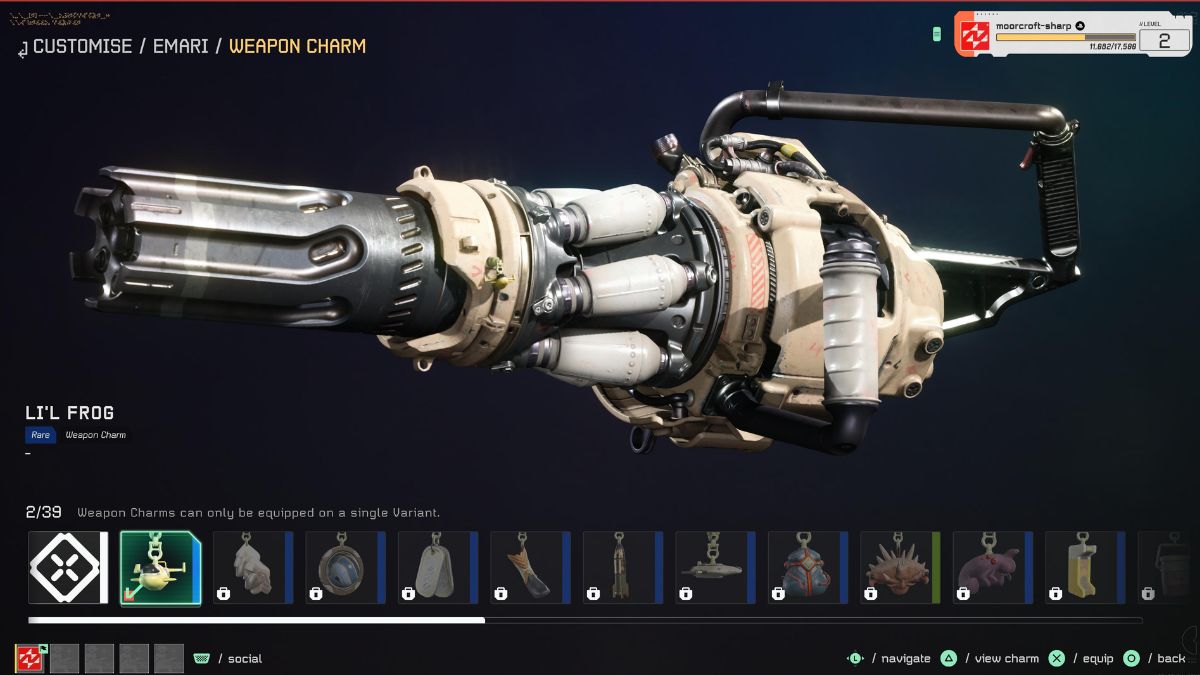Choose the locked spiky creature charm
Image resolution: width=1200 pixels, height=675 pixels.
pyautogui.click(x=900, y=567)
